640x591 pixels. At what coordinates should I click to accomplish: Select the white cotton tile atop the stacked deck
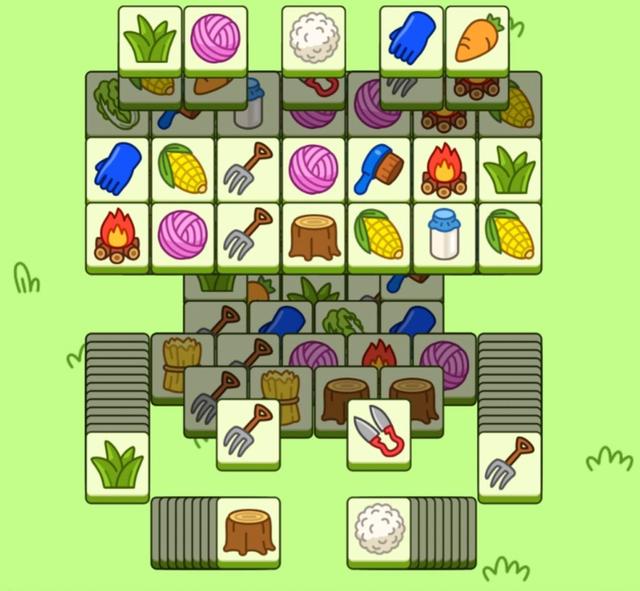coord(379,527)
